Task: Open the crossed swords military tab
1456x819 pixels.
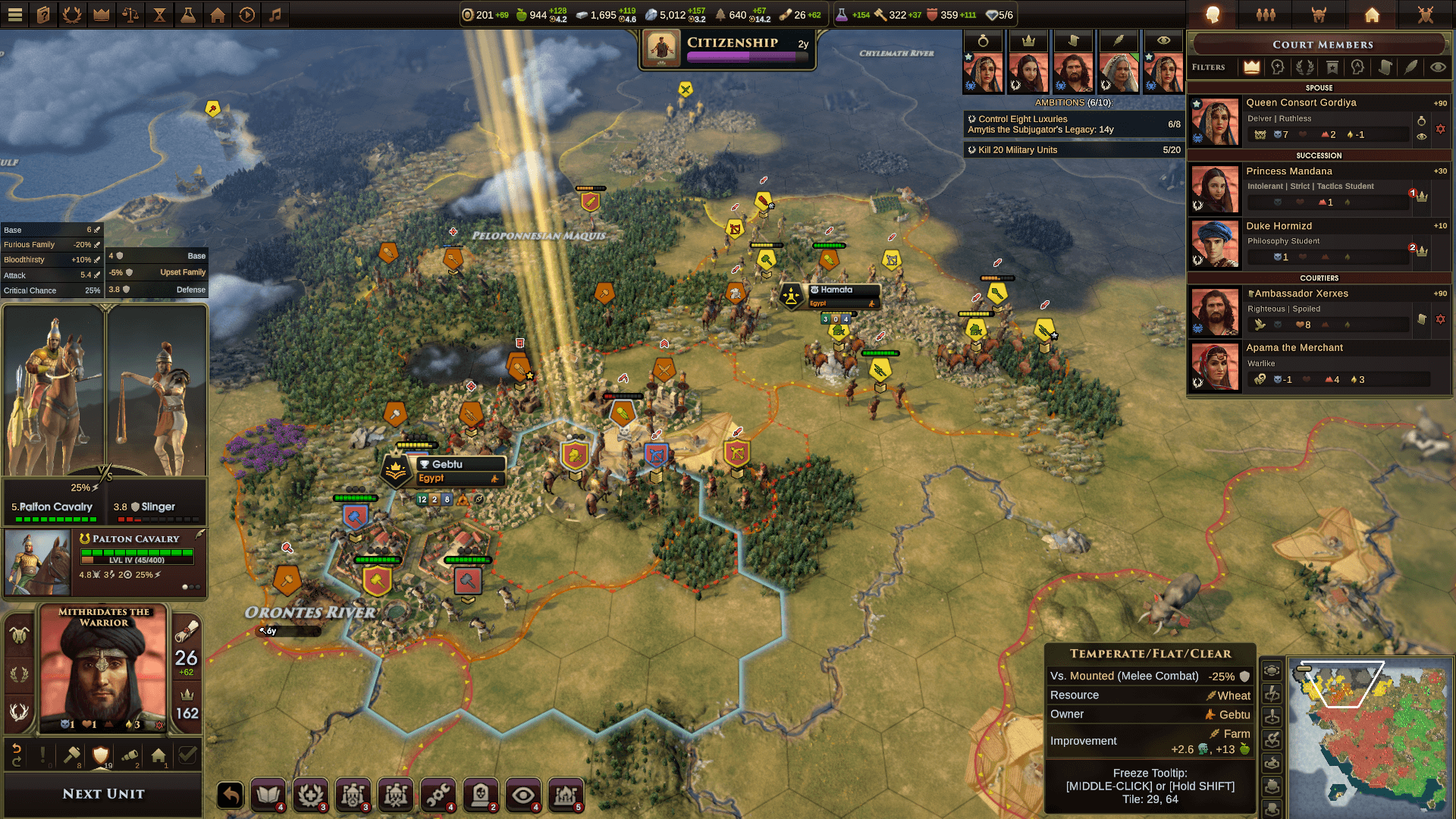Action: 1425,14
